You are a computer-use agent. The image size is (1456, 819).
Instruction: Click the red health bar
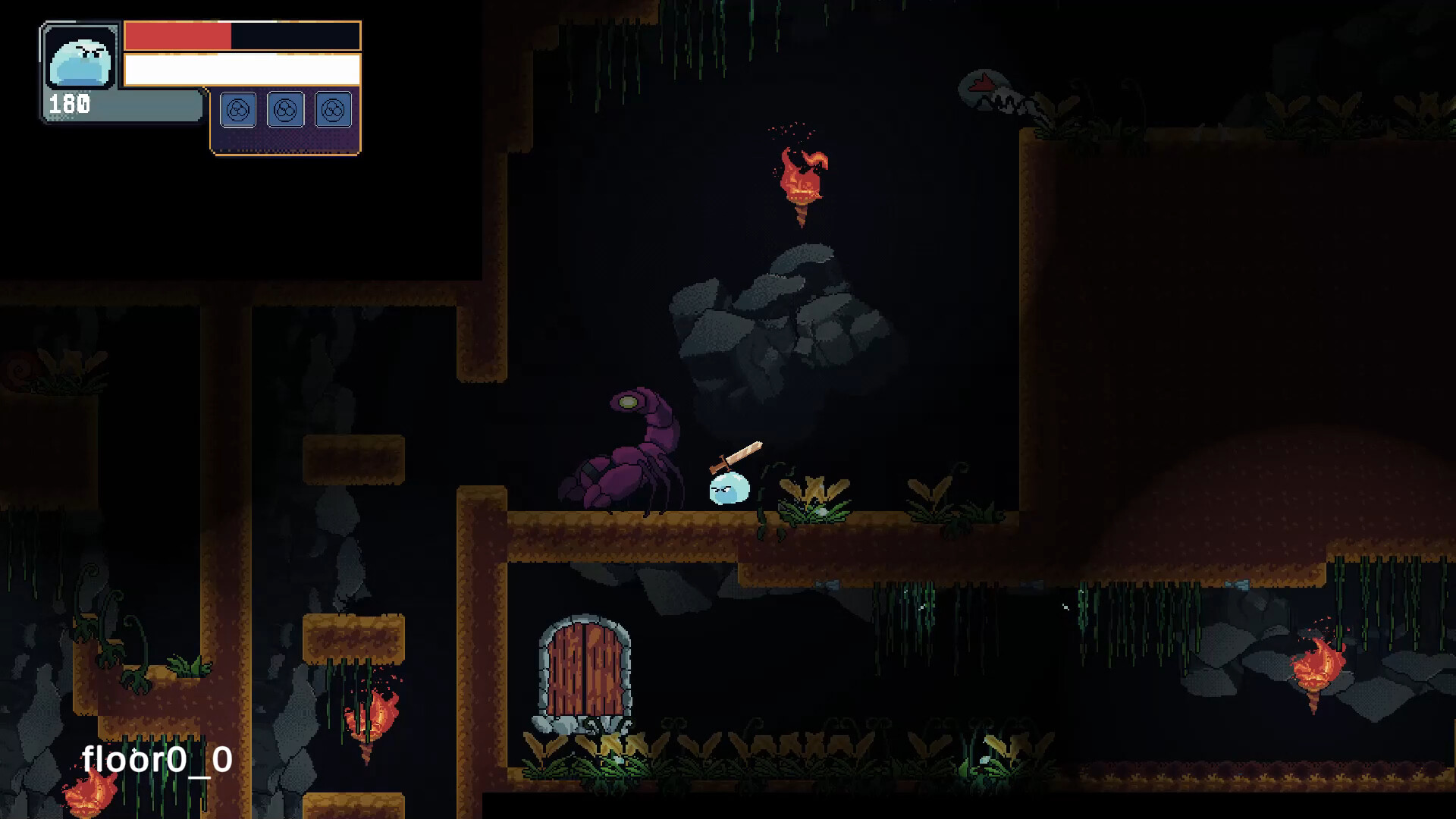177,35
